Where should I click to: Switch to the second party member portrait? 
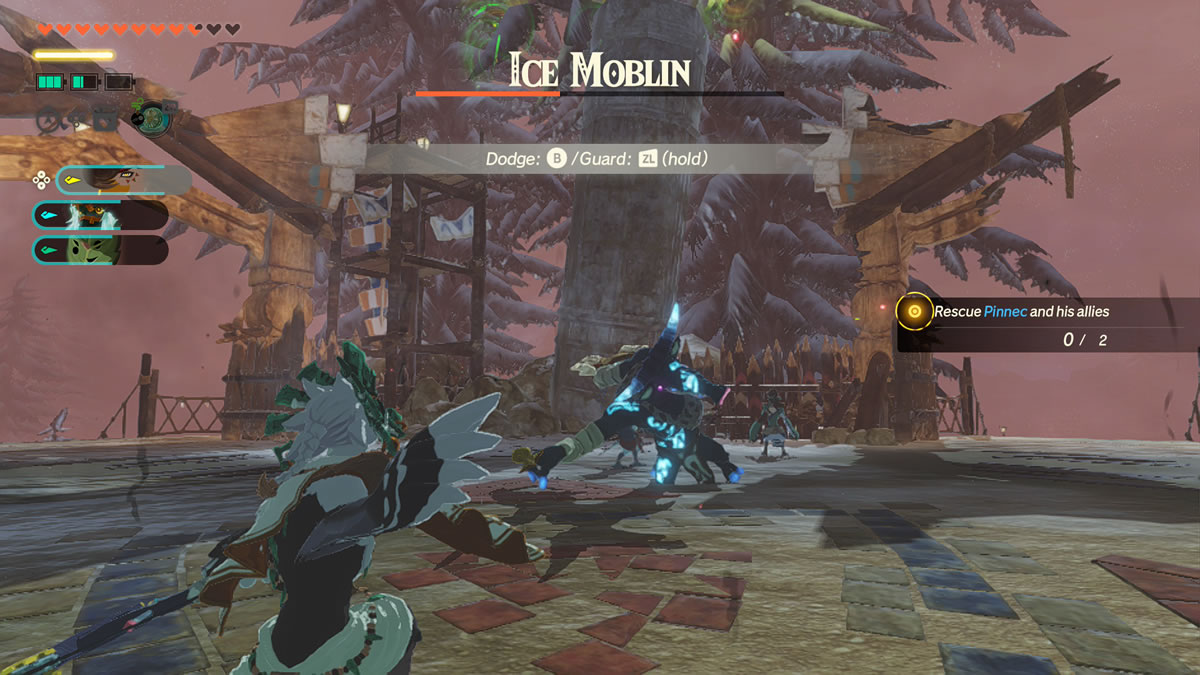(100, 215)
